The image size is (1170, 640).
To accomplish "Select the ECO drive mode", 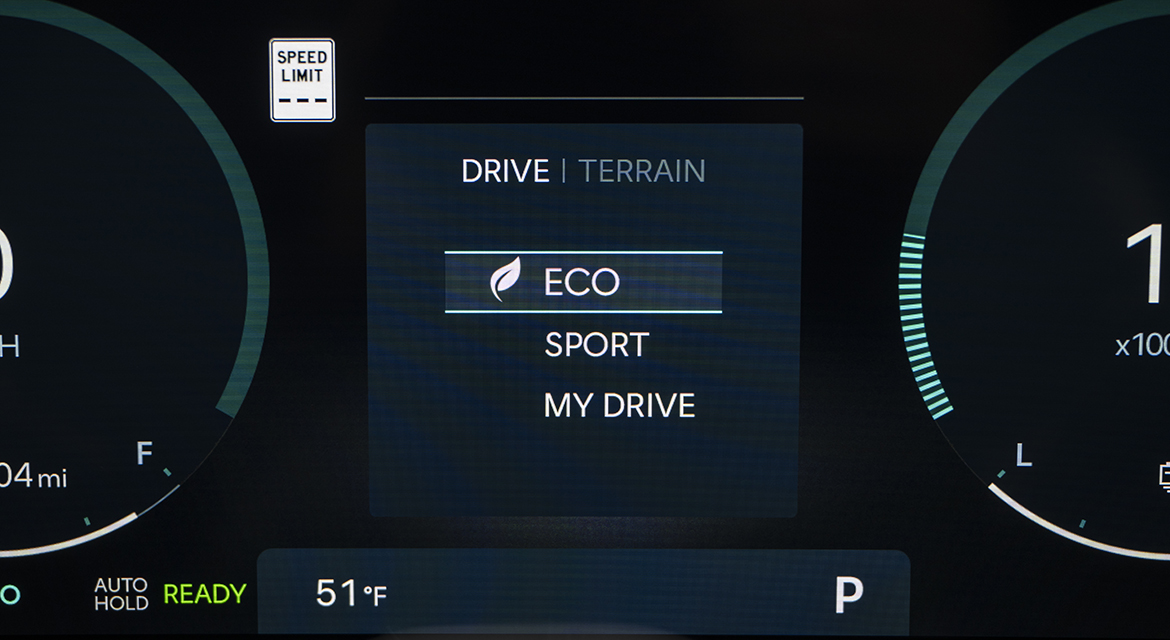I will coord(582,282).
